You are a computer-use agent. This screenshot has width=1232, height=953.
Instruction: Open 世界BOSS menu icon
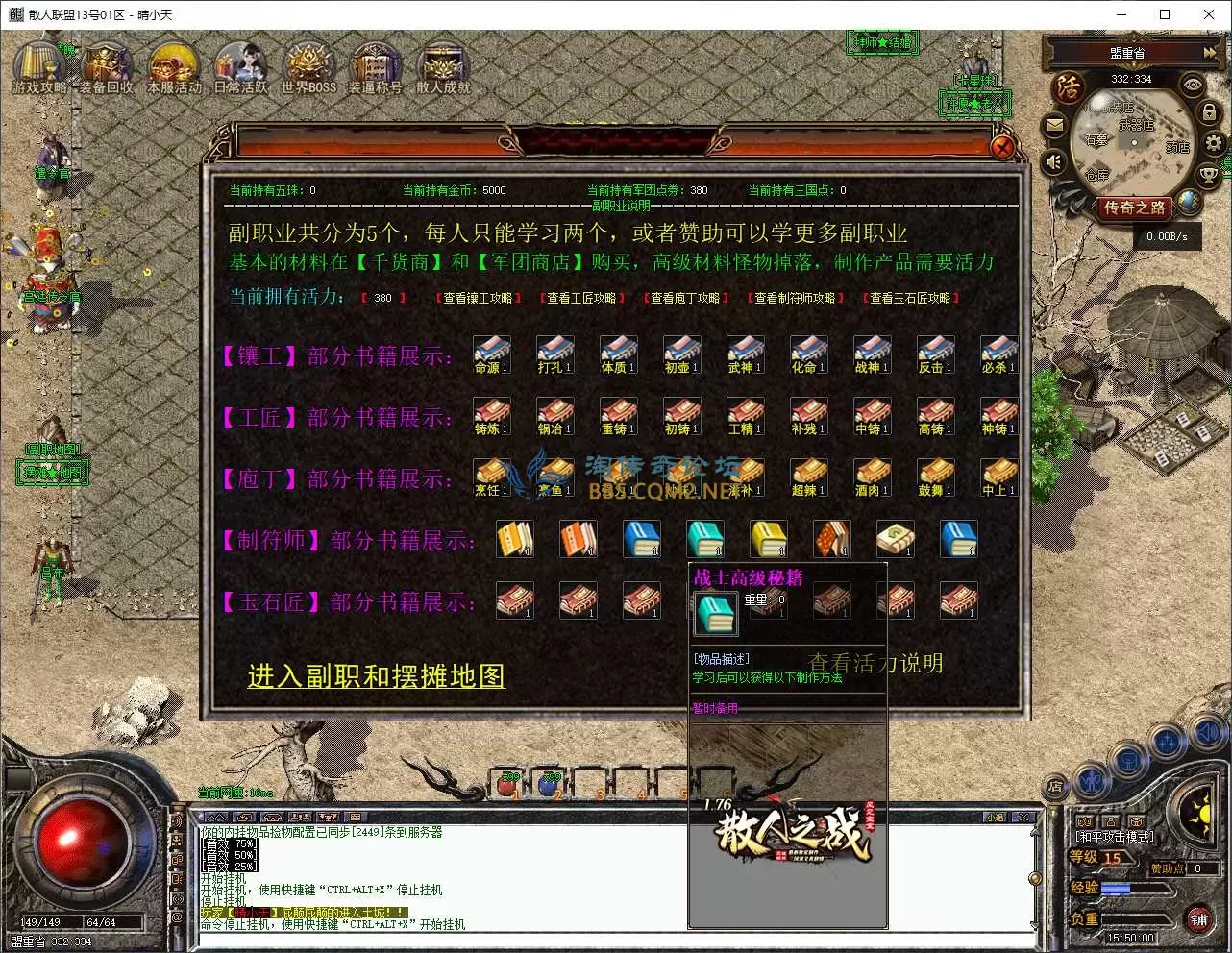308,65
